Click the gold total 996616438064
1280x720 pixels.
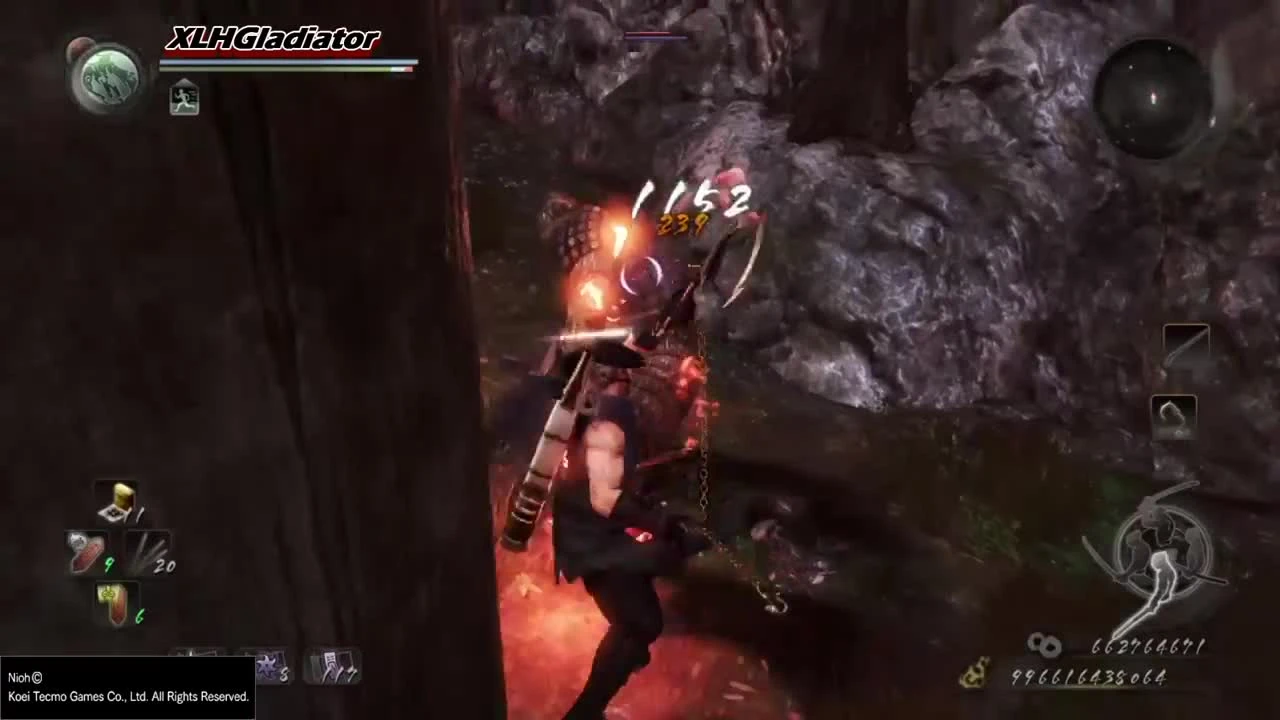click(1090, 679)
